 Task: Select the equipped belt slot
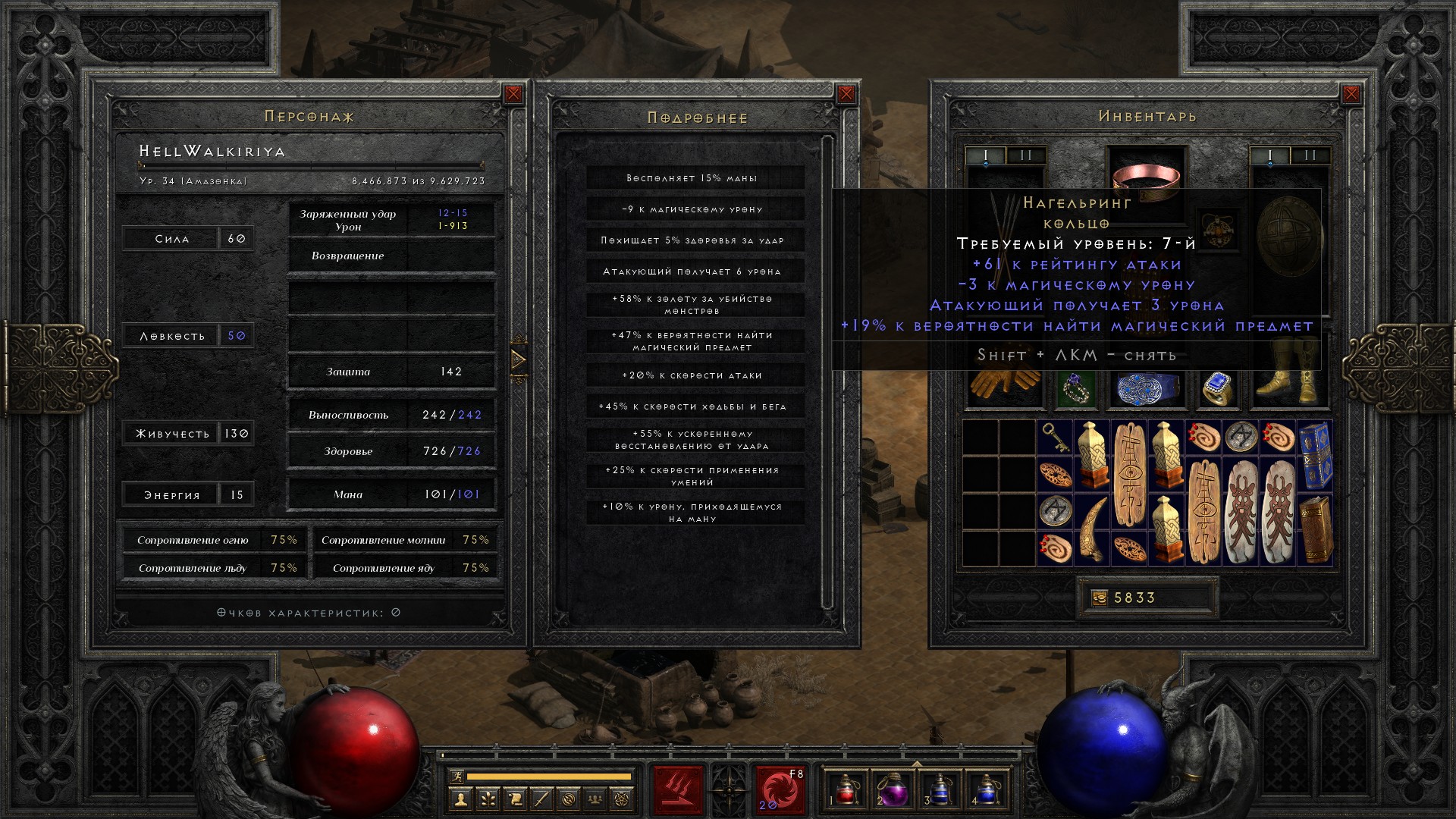coord(1146,389)
